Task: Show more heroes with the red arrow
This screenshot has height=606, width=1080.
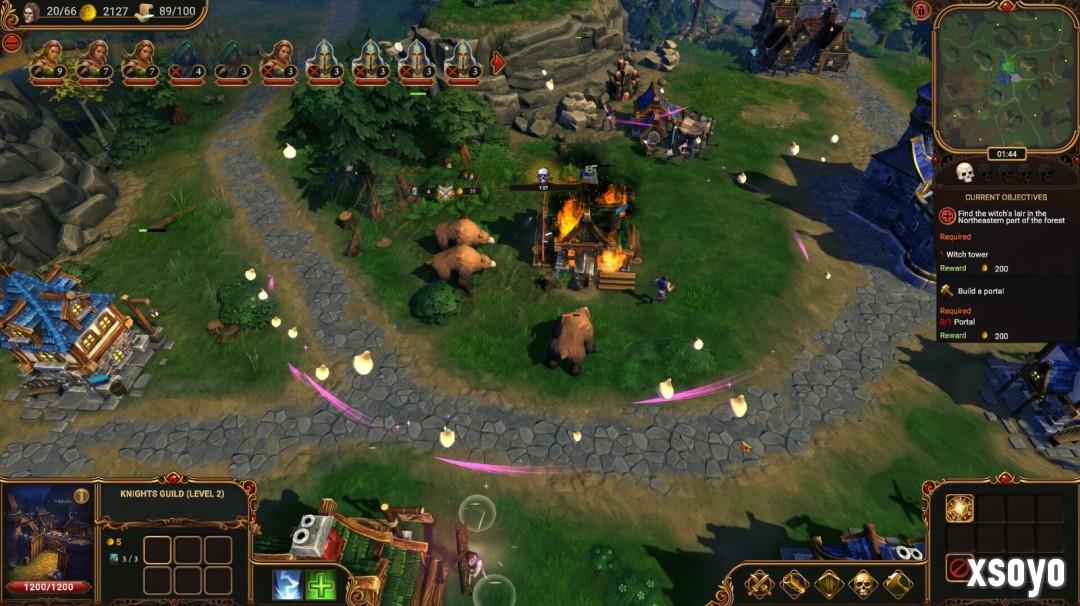Action: pos(498,62)
